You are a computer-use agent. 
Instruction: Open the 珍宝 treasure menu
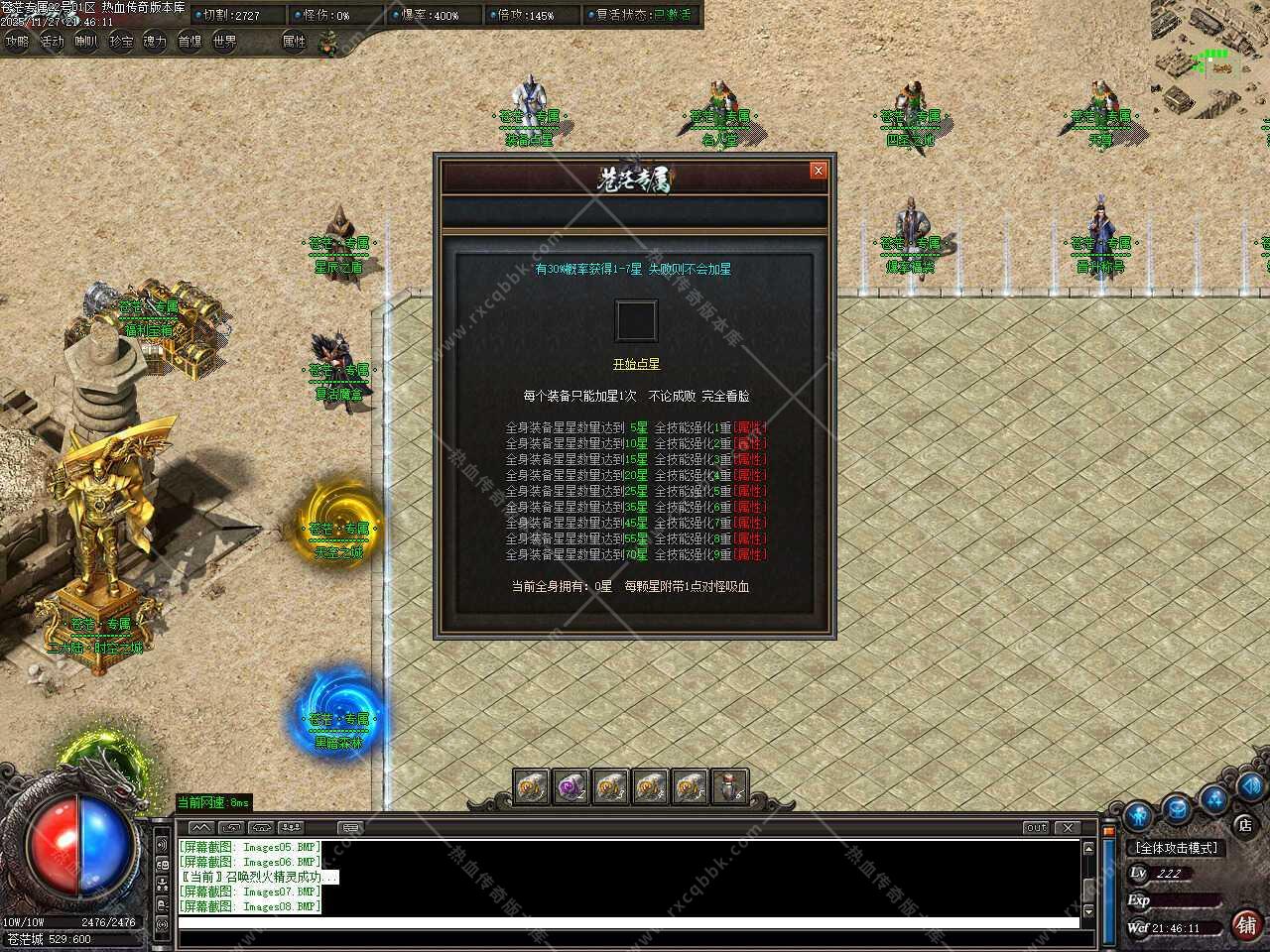120,42
